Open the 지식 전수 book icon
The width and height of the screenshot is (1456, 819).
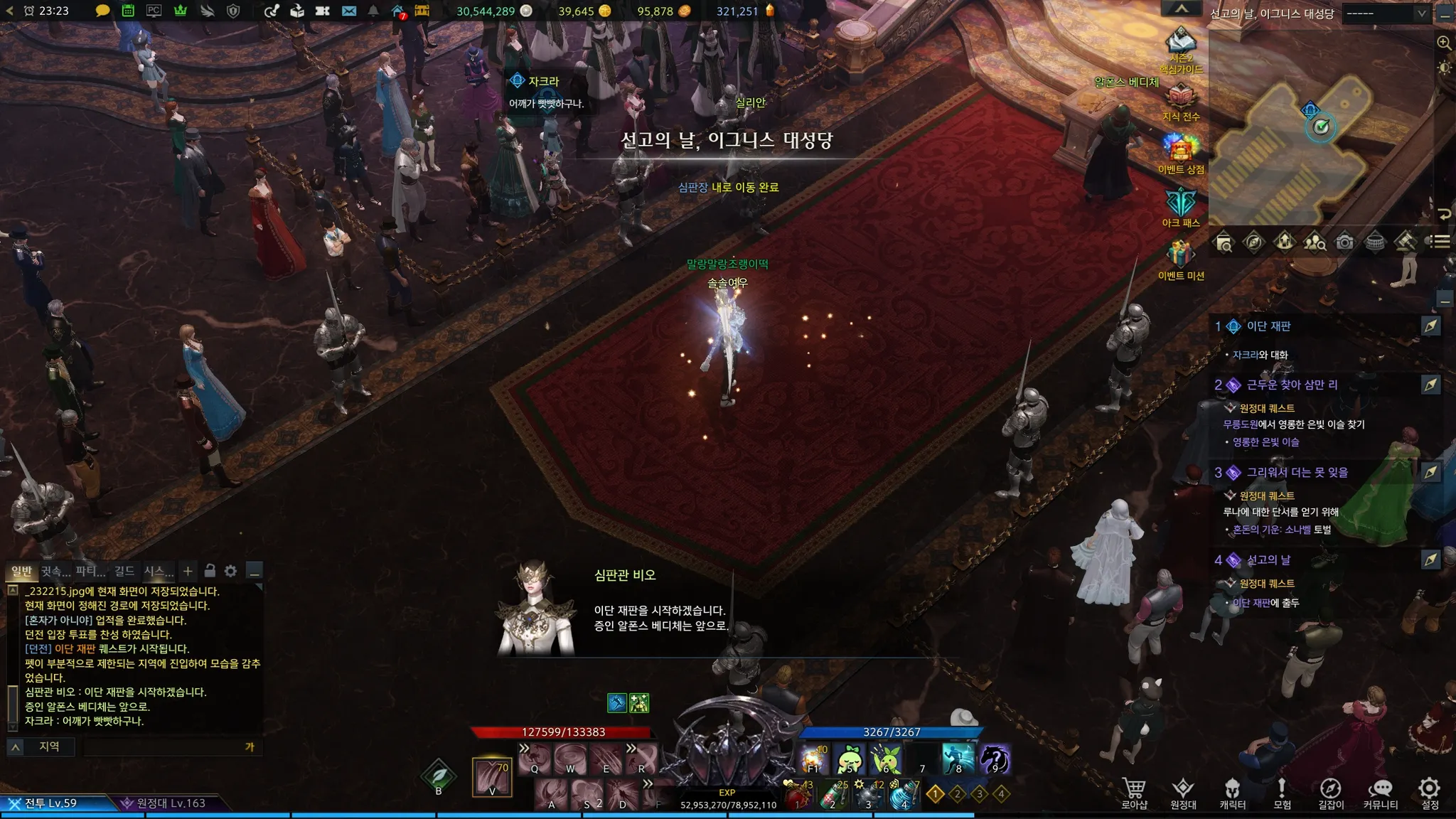[x=1181, y=99]
